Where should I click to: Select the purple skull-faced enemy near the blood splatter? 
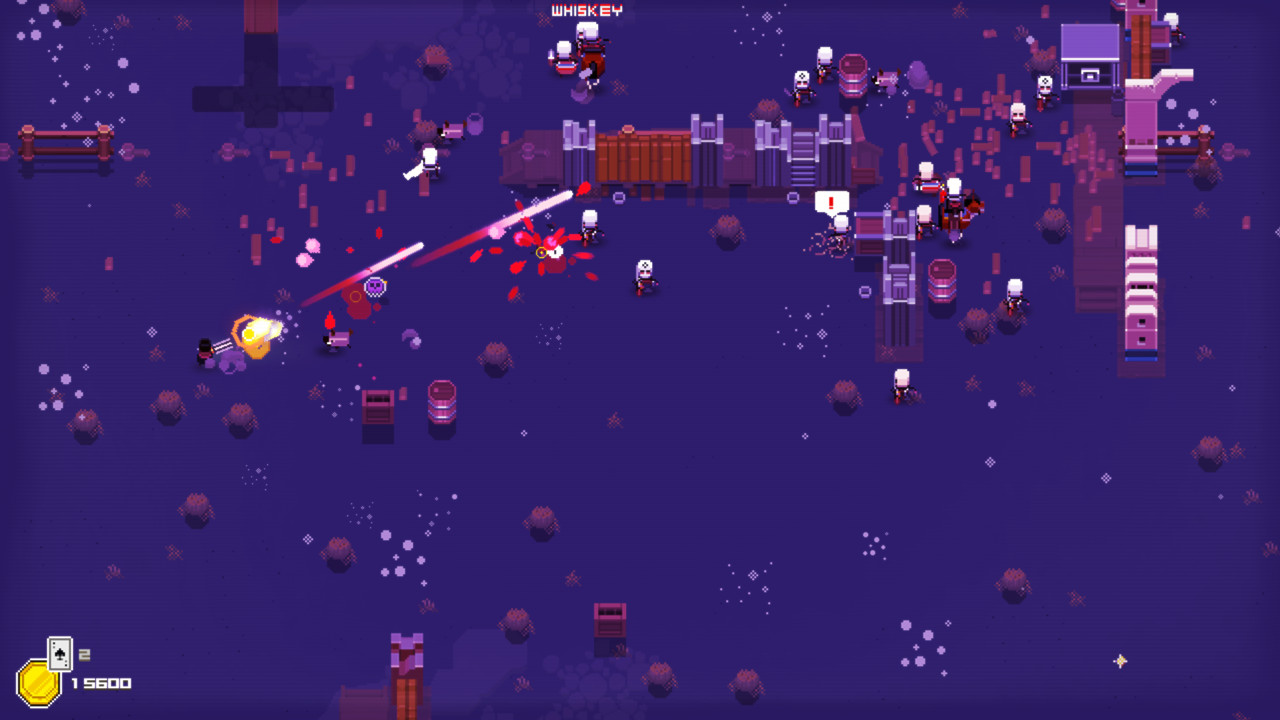pyautogui.click(x=375, y=288)
